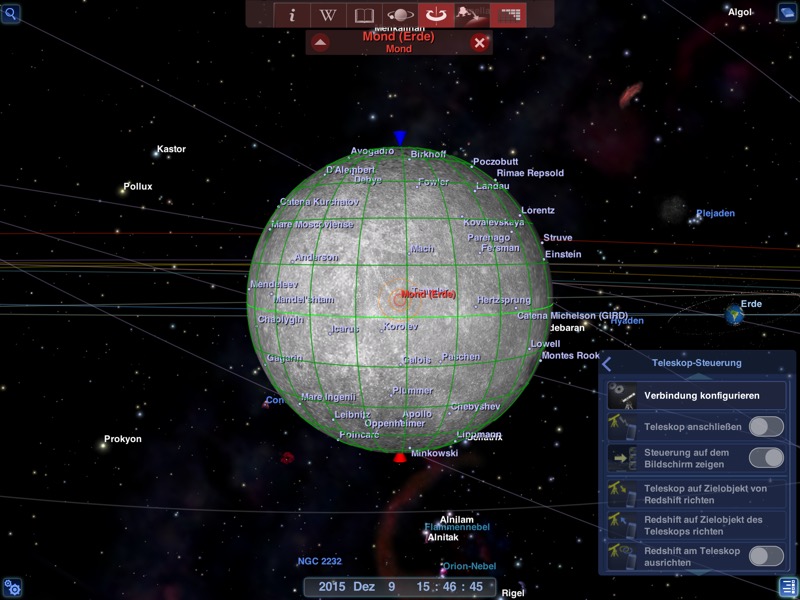
Task: Open the object info (i) panel
Action: pos(292,15)
